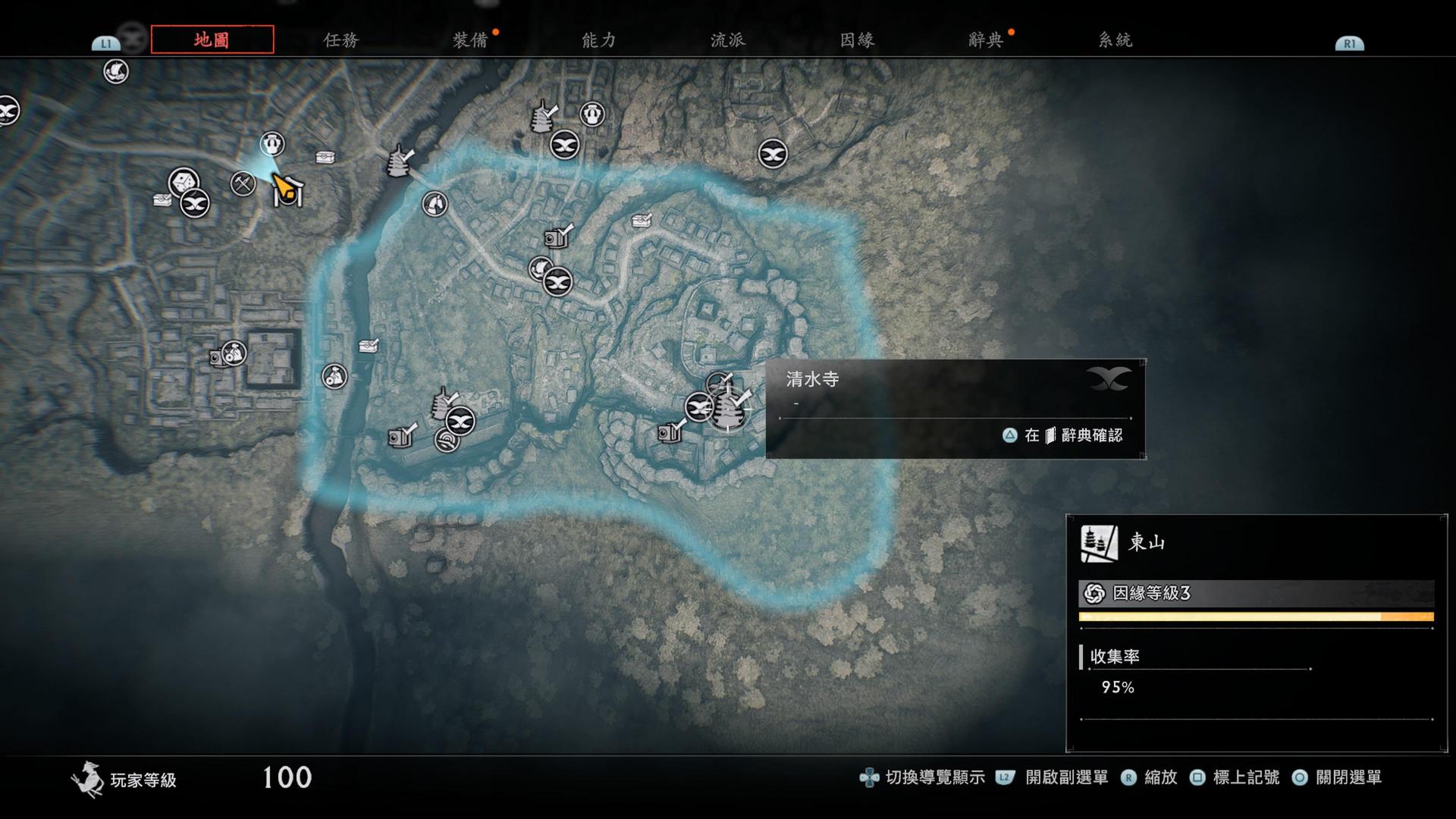Click the crossed hammers blacksmith marker
This screenshot has width=1456, height=819.
tap(243, 183)
